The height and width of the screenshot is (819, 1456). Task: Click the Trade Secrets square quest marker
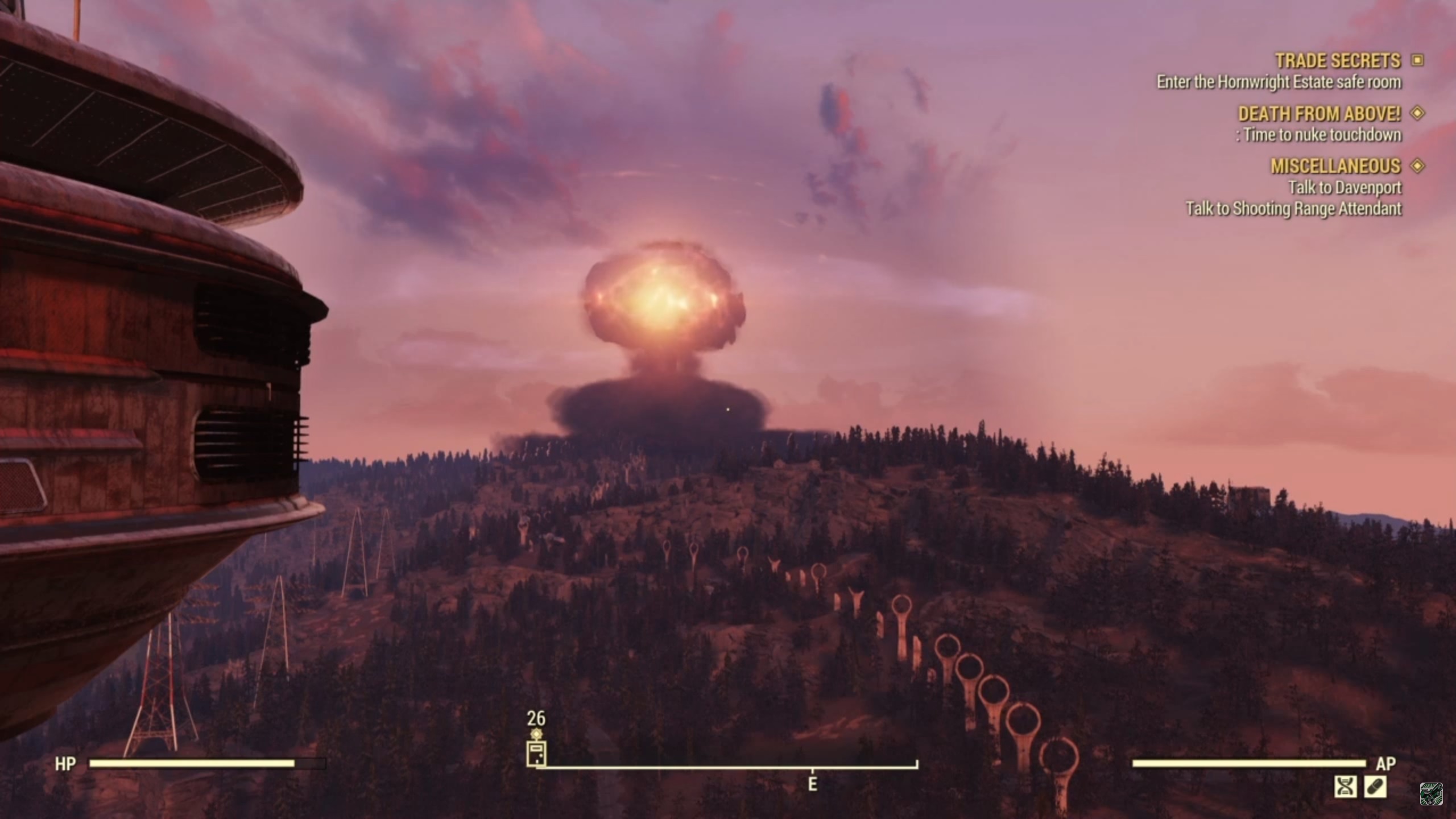tap(1417, 60)
